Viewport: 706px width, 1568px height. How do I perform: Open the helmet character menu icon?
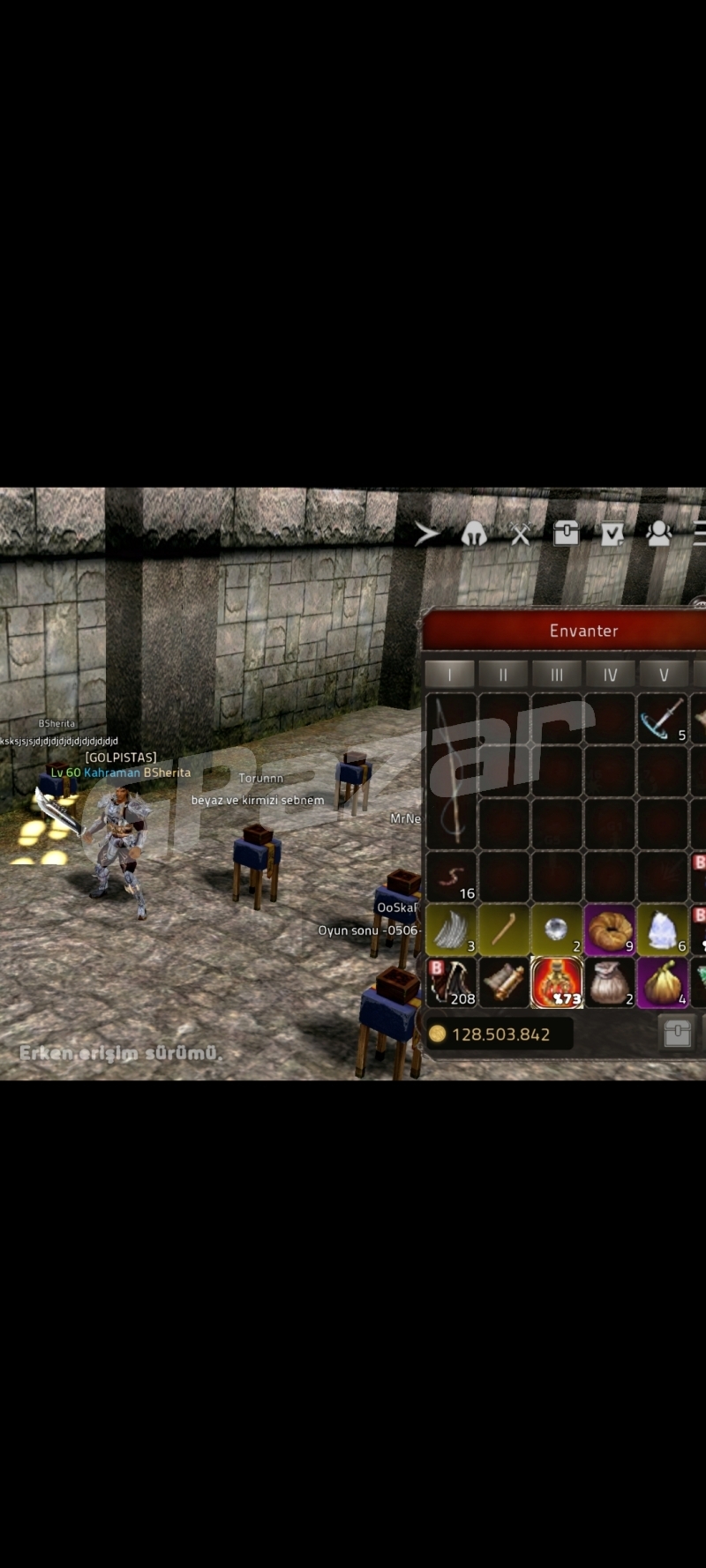click(x=474, y=534)
